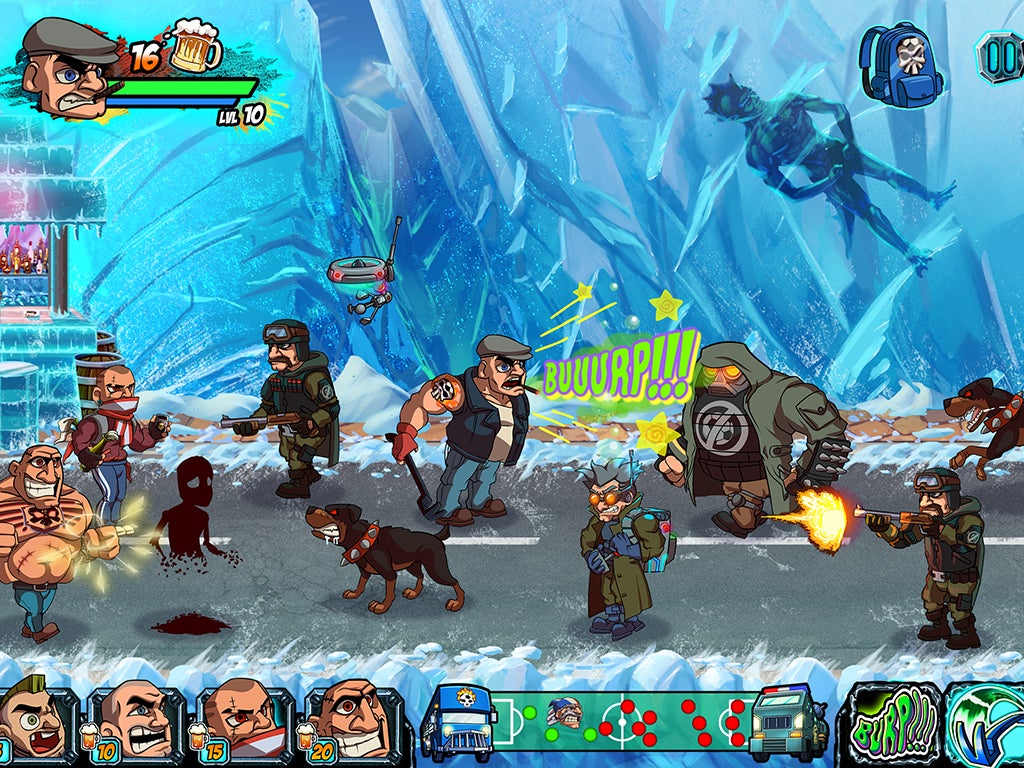Image resolution: width=1024 pixels, height=768 pixels.
Task: Open the blue skull backpack
Action: pos(901,64)
